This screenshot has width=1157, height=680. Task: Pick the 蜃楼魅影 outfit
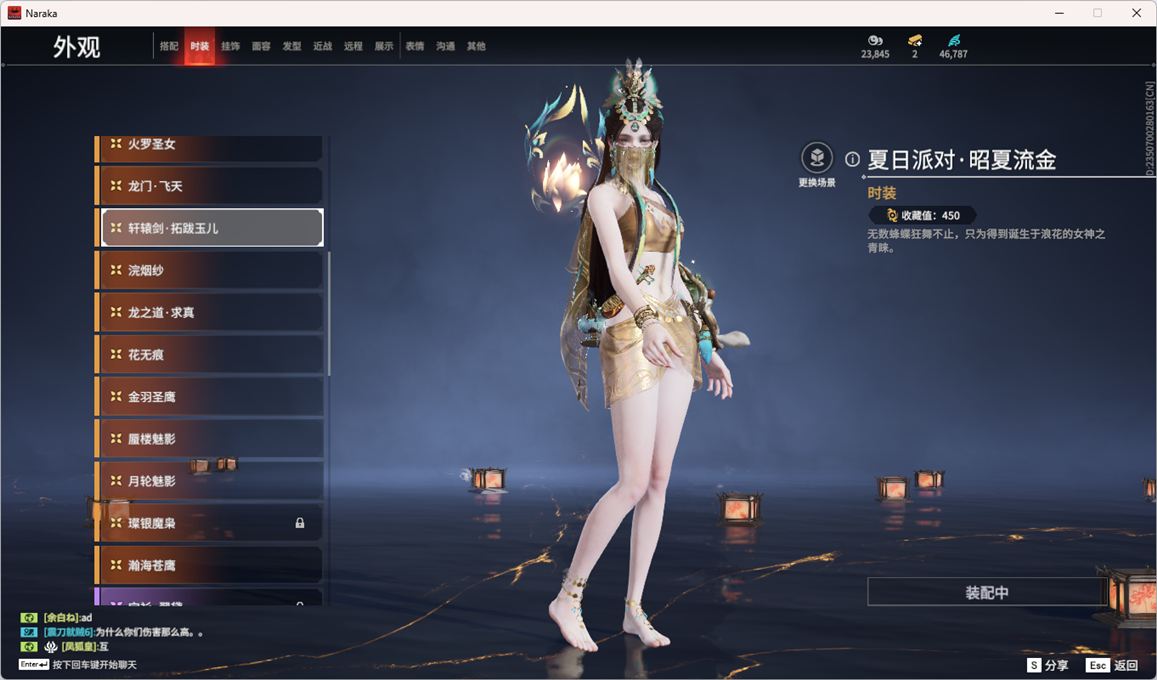click(x=210, y=439)
